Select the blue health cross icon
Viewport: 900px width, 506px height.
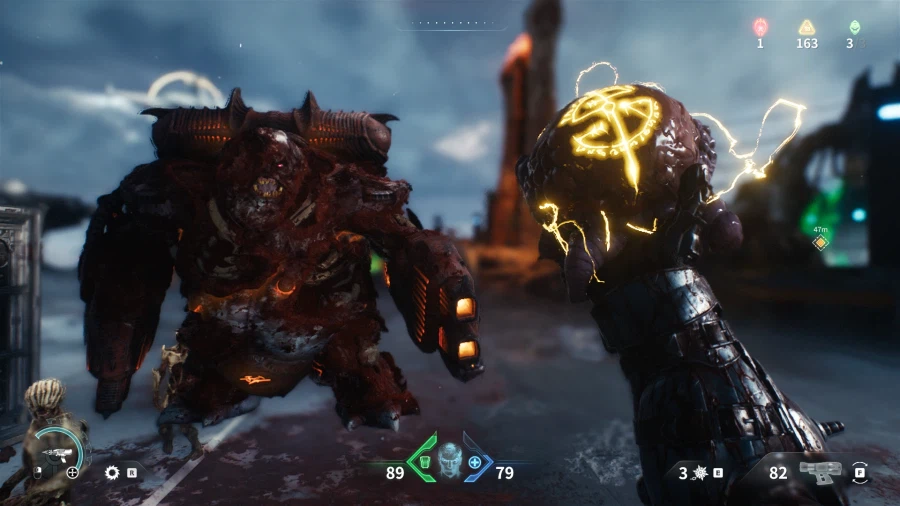tap(475, 463)
